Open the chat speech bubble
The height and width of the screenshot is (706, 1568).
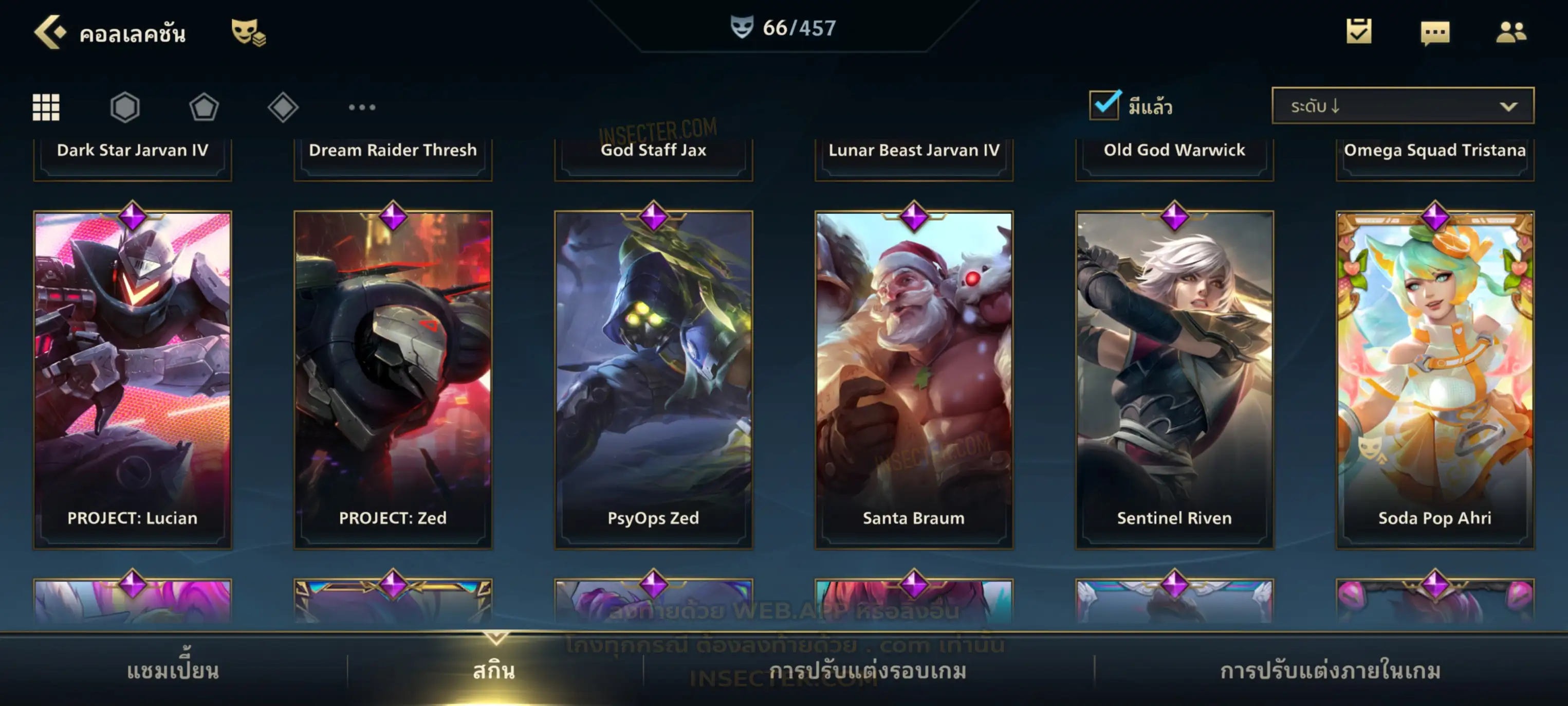click(1435, 33)
